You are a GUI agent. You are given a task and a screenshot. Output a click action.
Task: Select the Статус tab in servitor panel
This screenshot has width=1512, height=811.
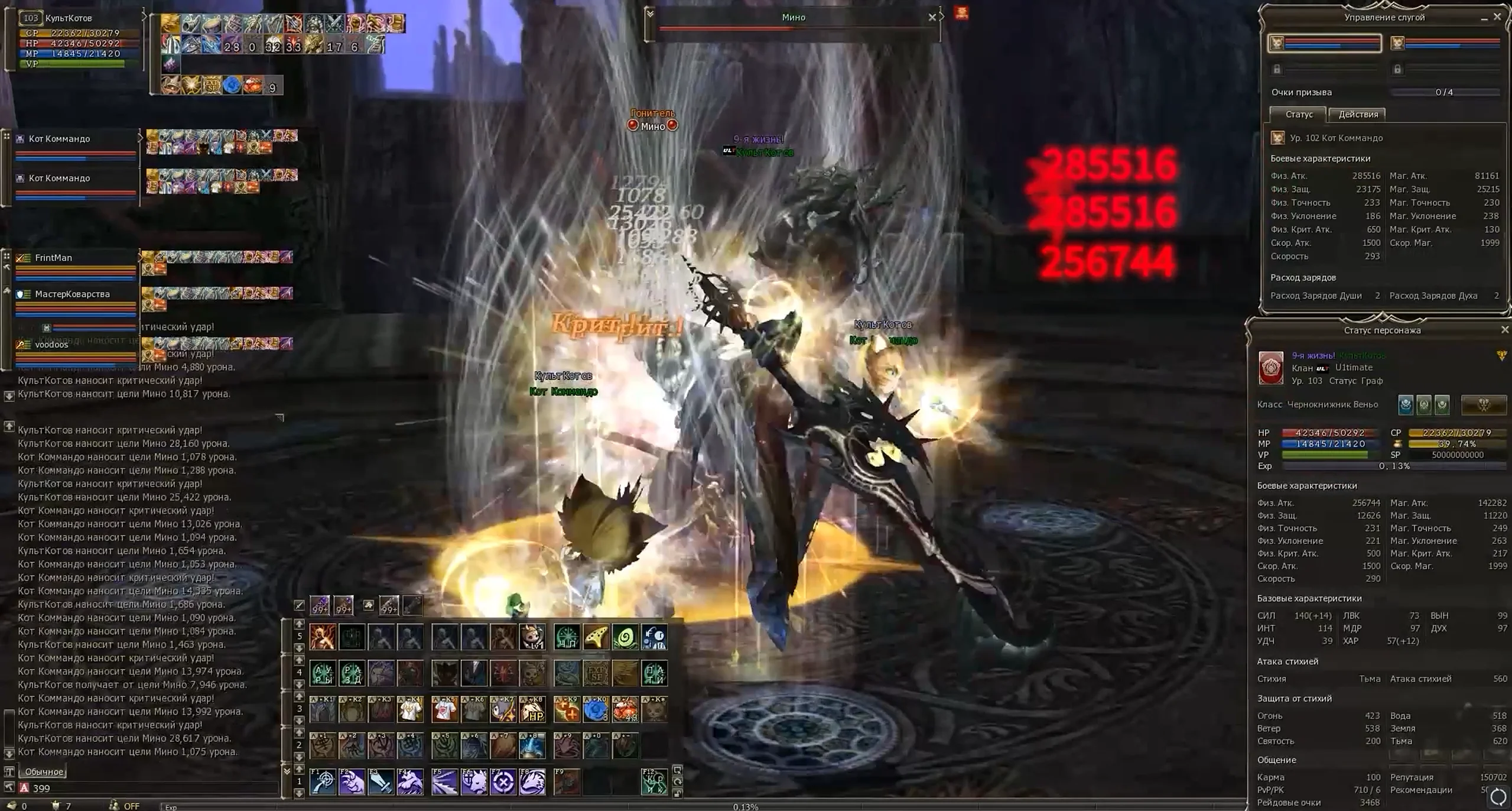[x=1299, y=115]
